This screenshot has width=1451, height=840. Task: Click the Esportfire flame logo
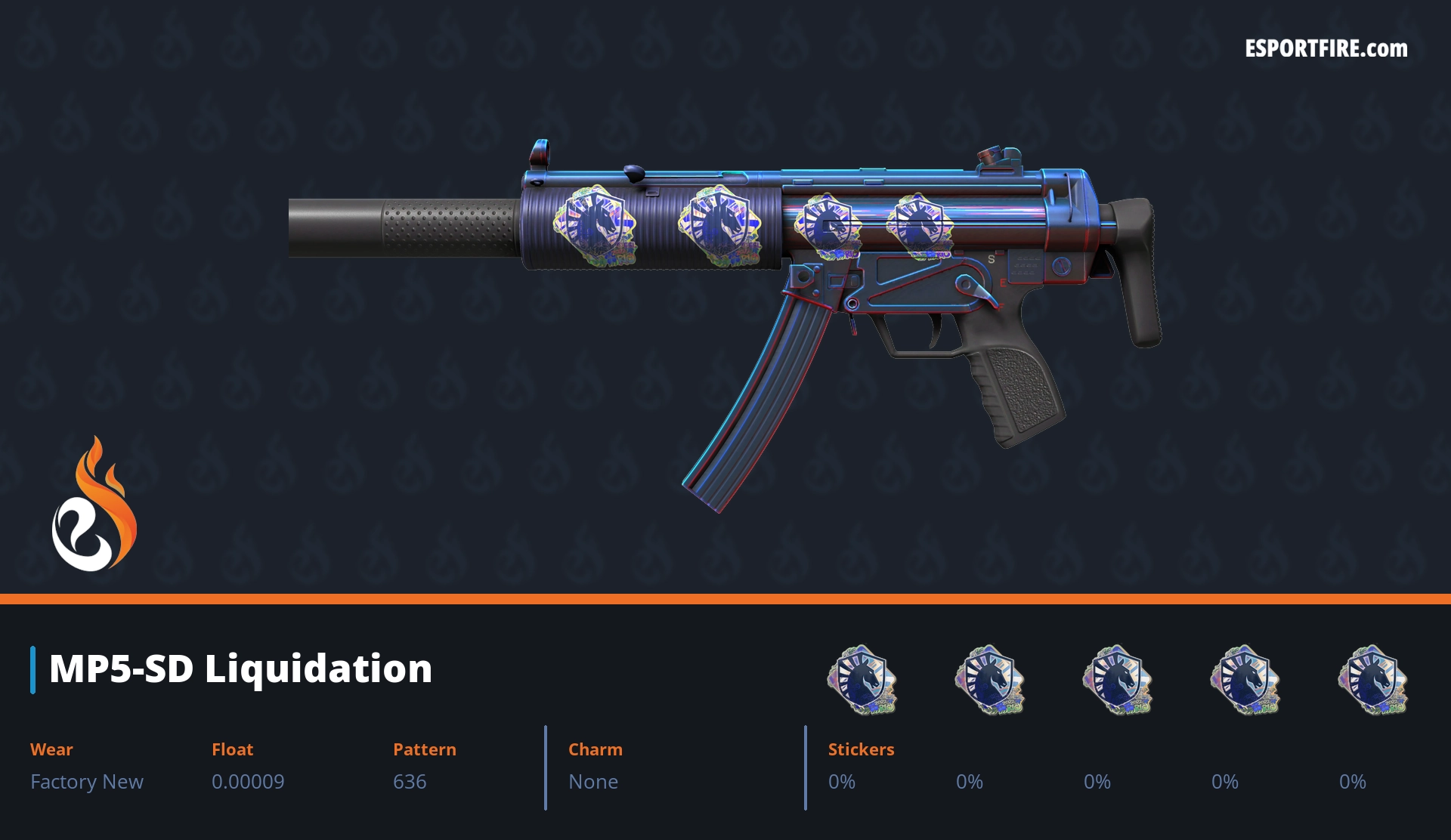point(94,505)
